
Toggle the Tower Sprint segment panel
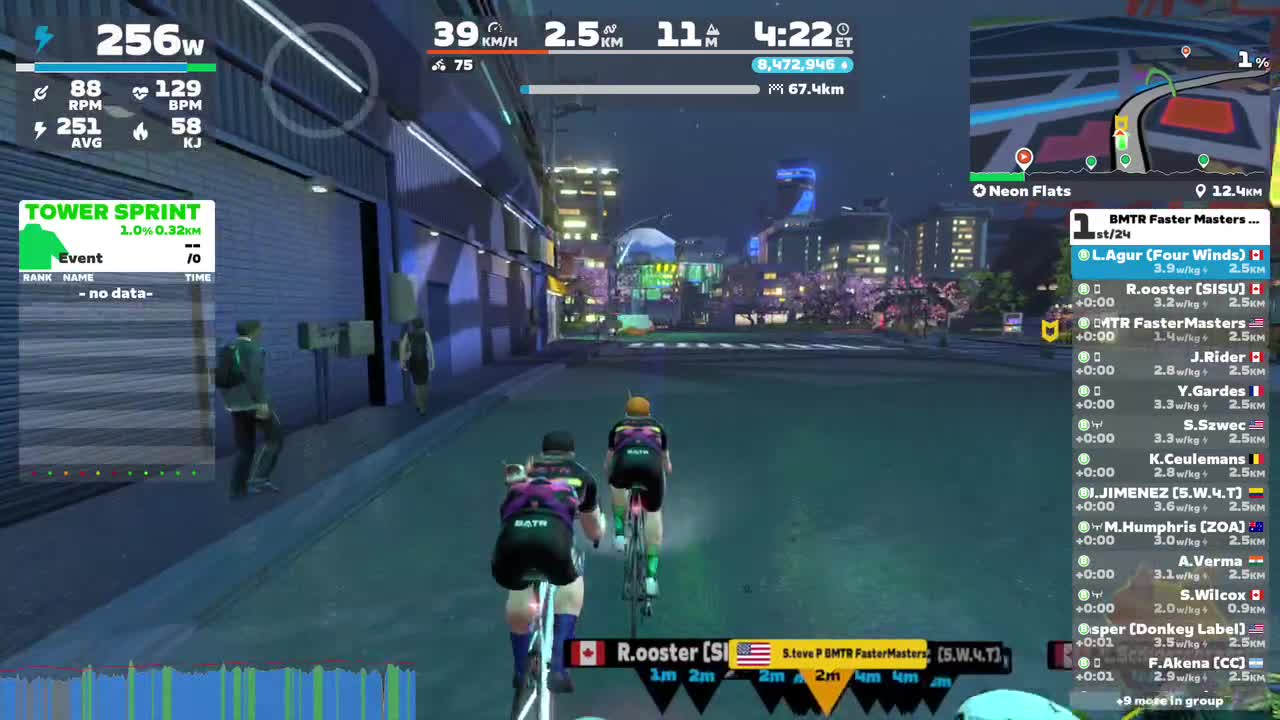coord(114,212)
